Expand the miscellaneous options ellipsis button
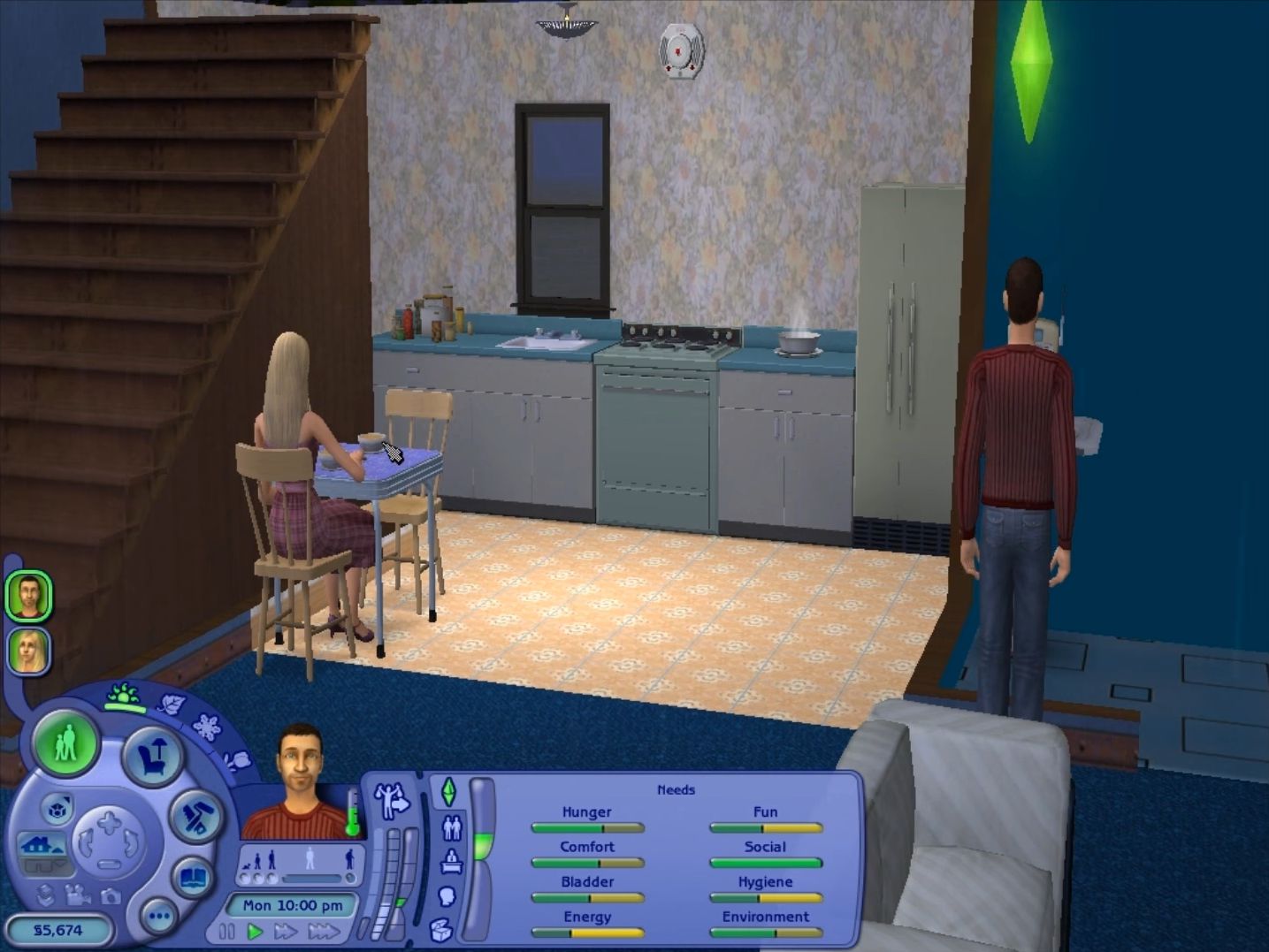 tap(159, 917)
